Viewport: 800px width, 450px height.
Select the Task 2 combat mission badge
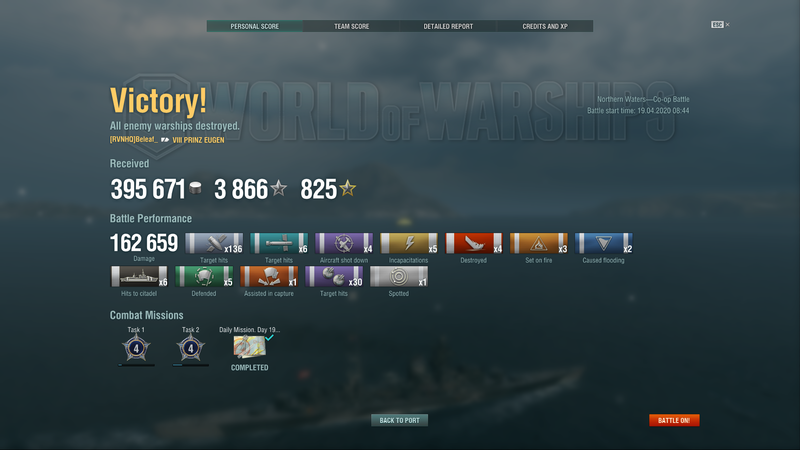[190, 348]
